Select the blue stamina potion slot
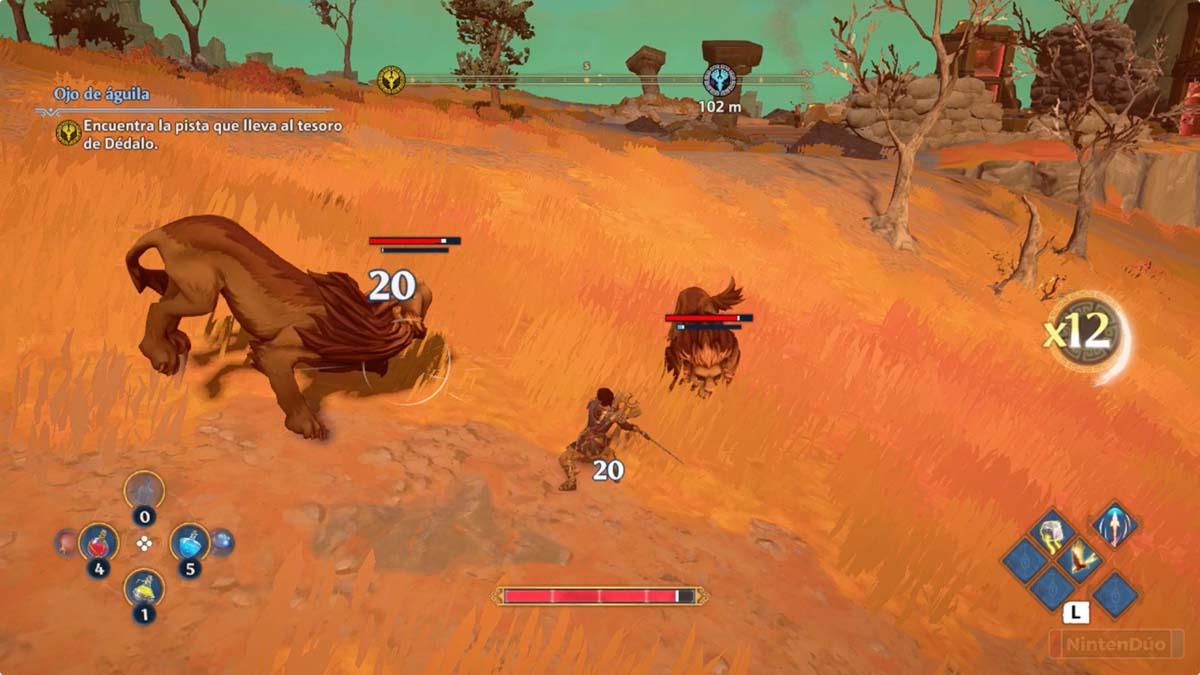This screenshot has height=675, width=1200. click(189, 542)
